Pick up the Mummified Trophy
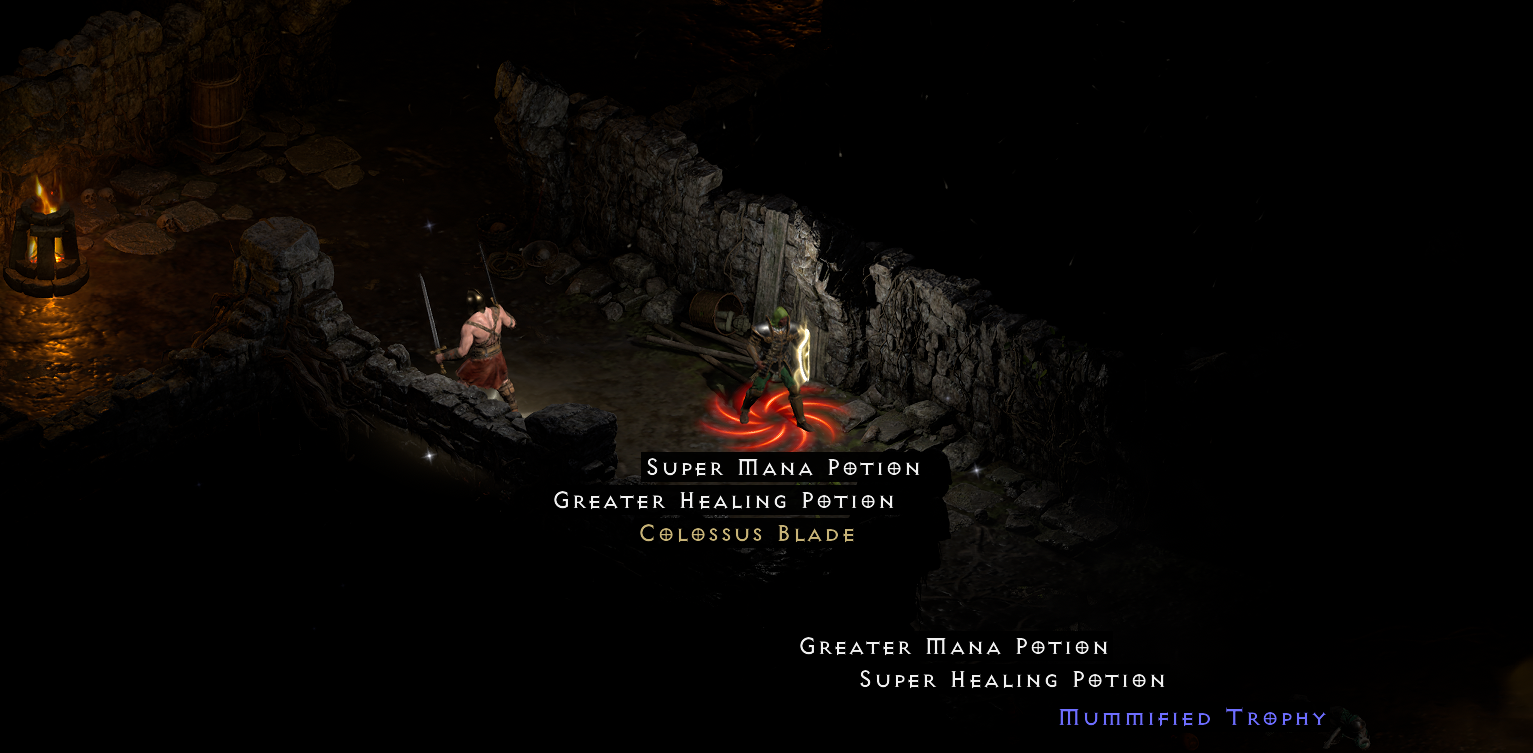 (1191, 717)
